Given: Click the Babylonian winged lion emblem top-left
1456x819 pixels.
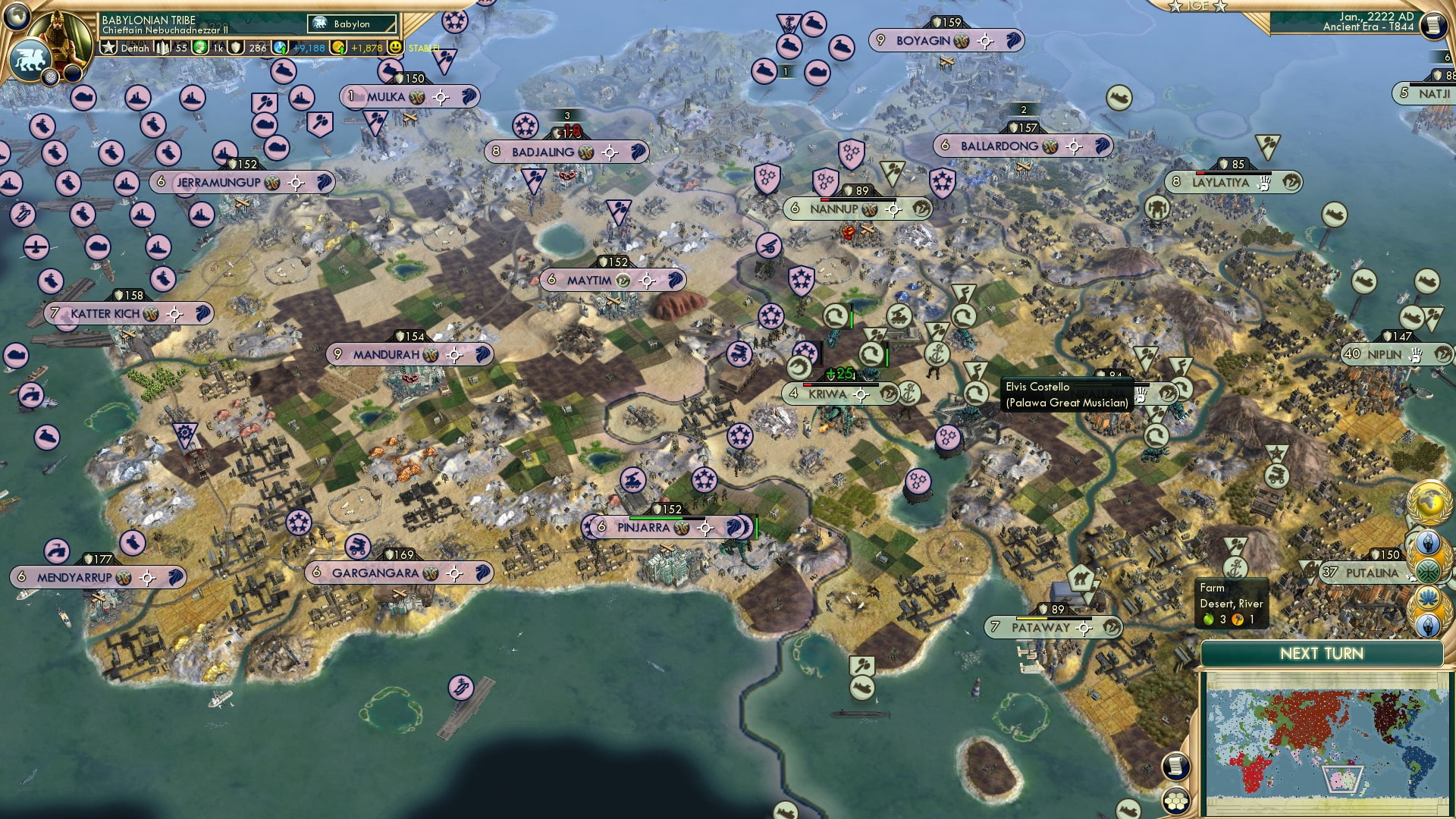Looking at the screenshot, I should tap(30, 59).
